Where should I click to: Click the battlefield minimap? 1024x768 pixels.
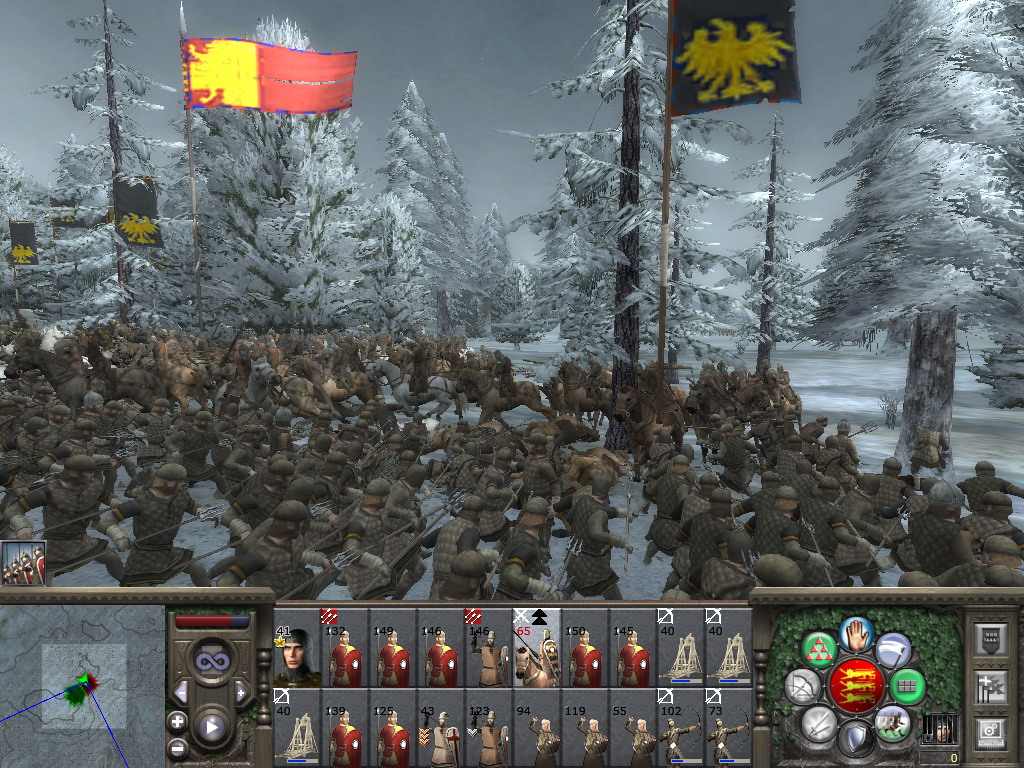coord(83,686)
